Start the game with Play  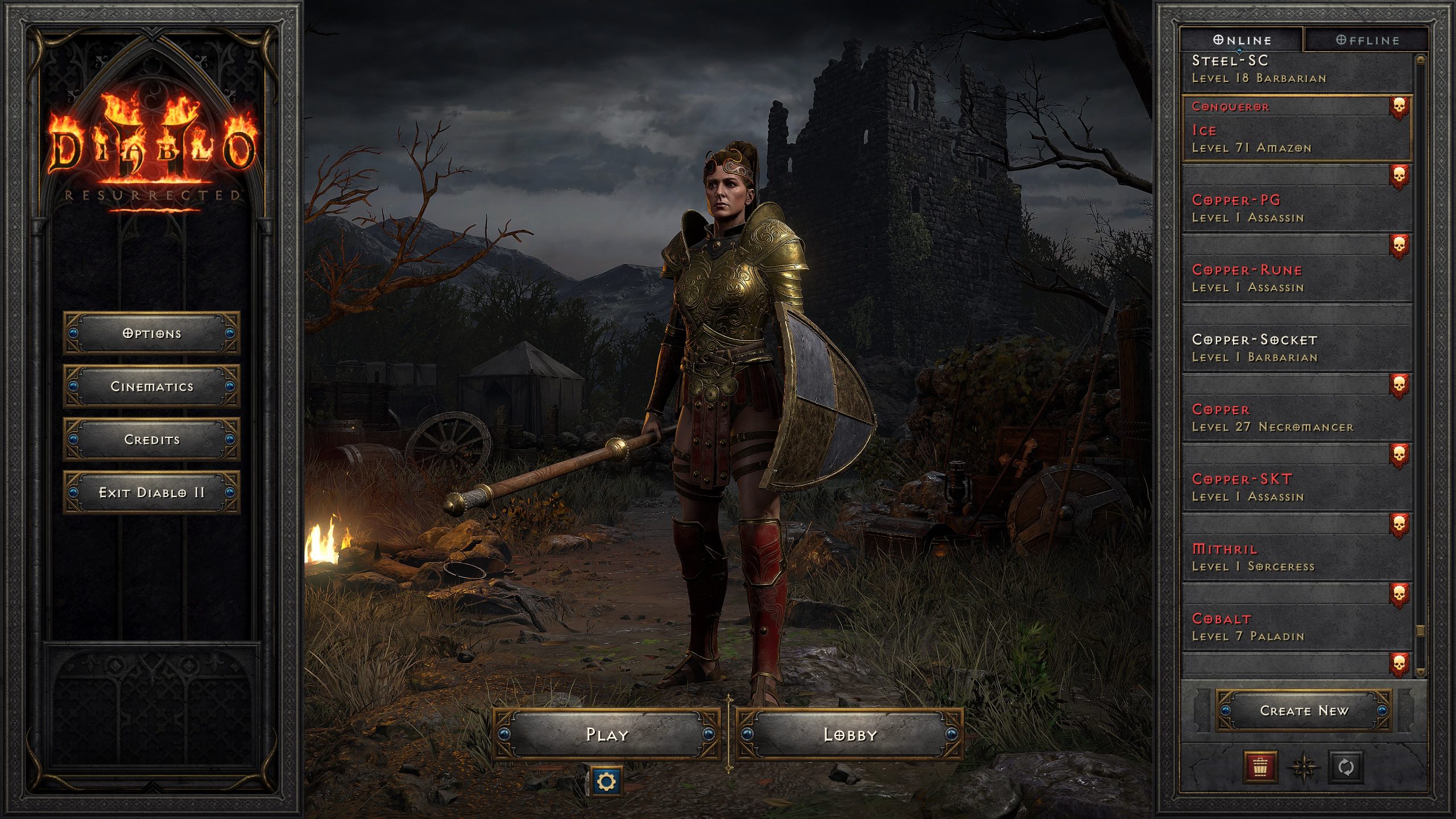607,734
